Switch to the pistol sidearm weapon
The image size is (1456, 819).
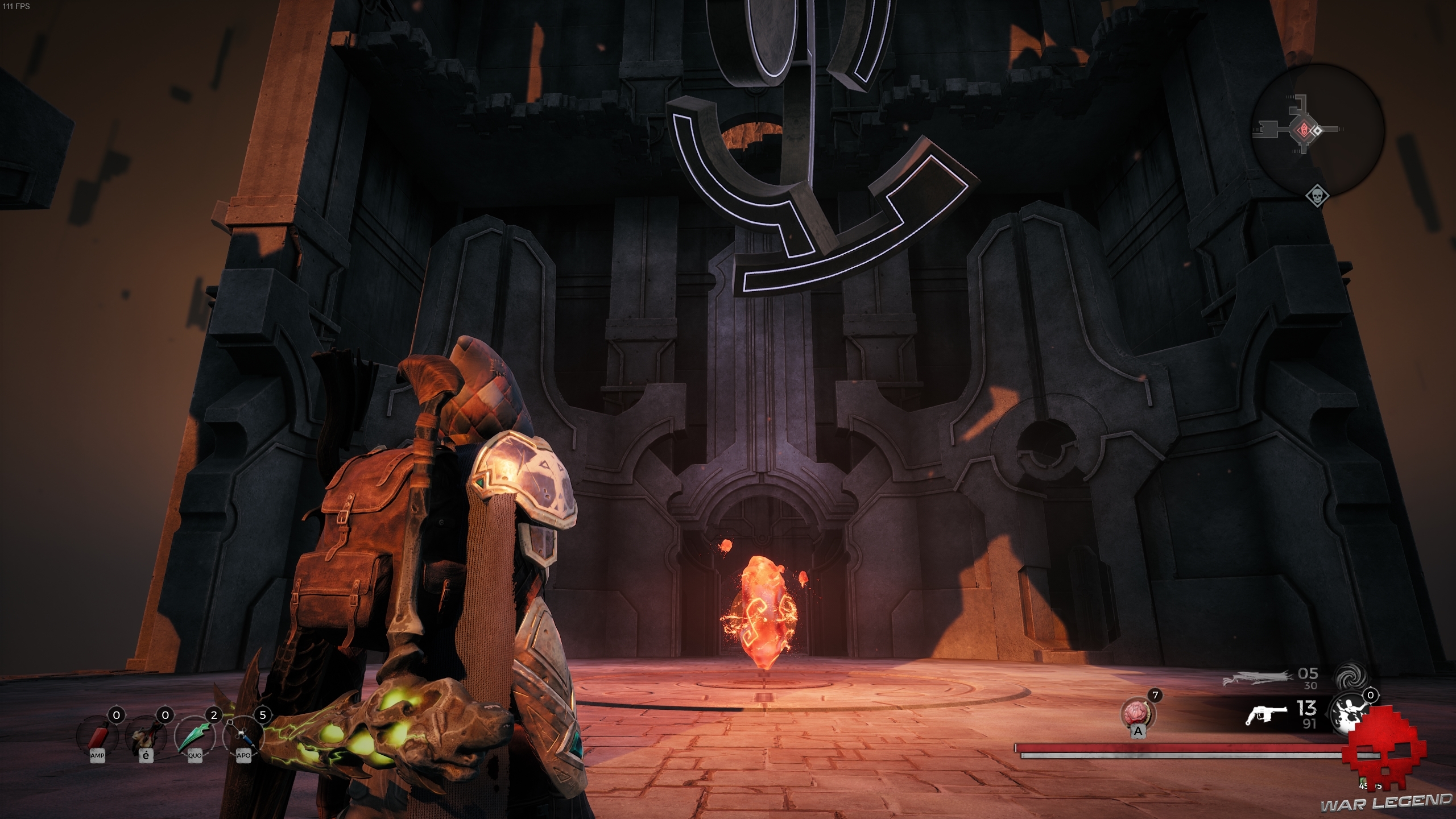click(x=1267, y=715)
